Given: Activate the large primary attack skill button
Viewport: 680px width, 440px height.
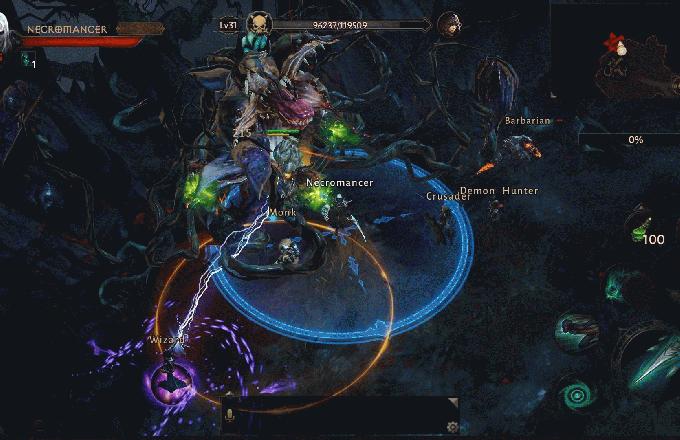Looking at the screenshot, I should click(x=655, y=353).
